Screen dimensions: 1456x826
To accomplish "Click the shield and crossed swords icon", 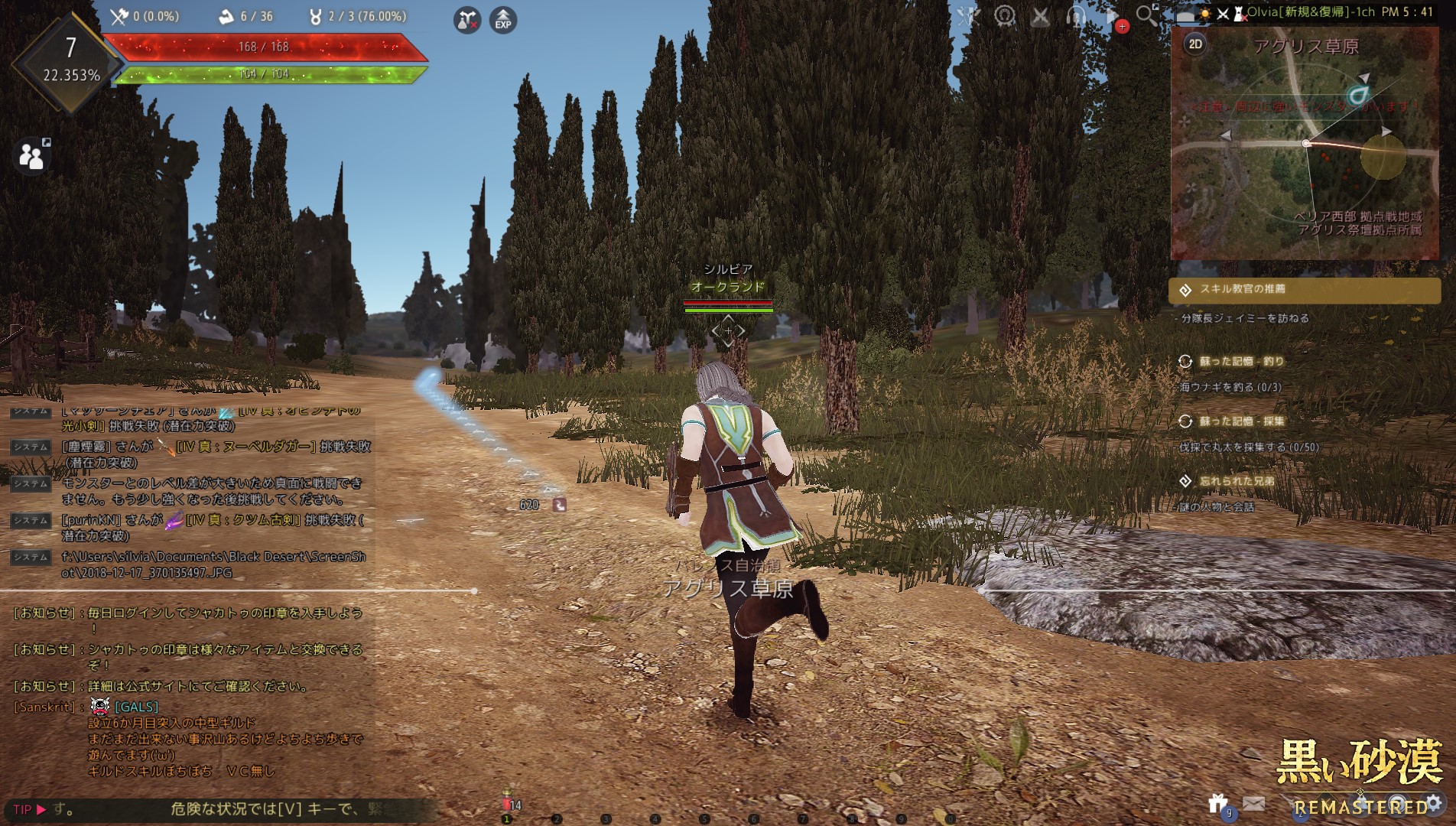I will coord(969,16).
